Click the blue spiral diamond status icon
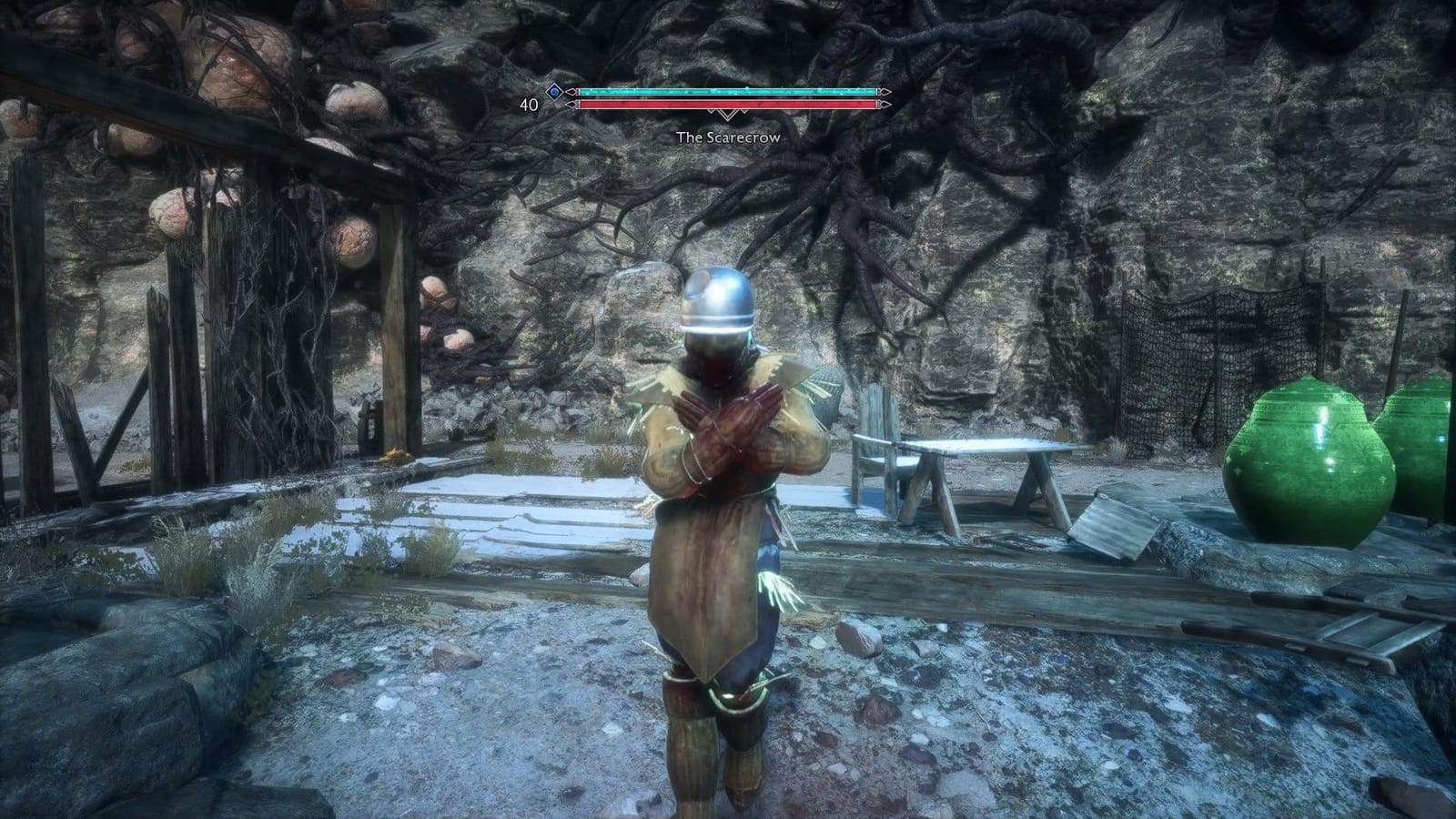 [553, 92]
